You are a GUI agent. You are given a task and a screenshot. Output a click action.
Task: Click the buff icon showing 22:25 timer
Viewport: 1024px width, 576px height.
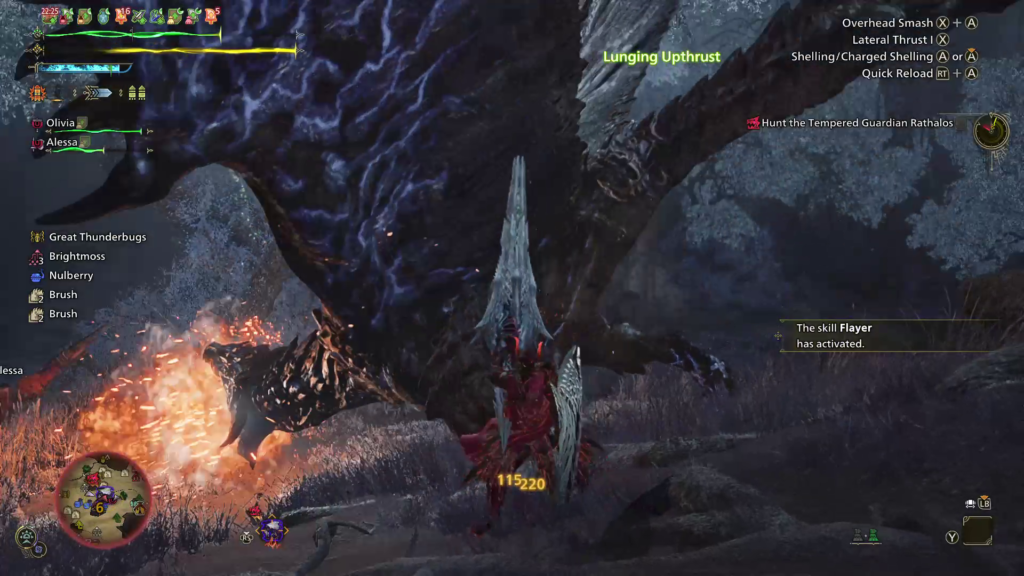pos(51,15)
